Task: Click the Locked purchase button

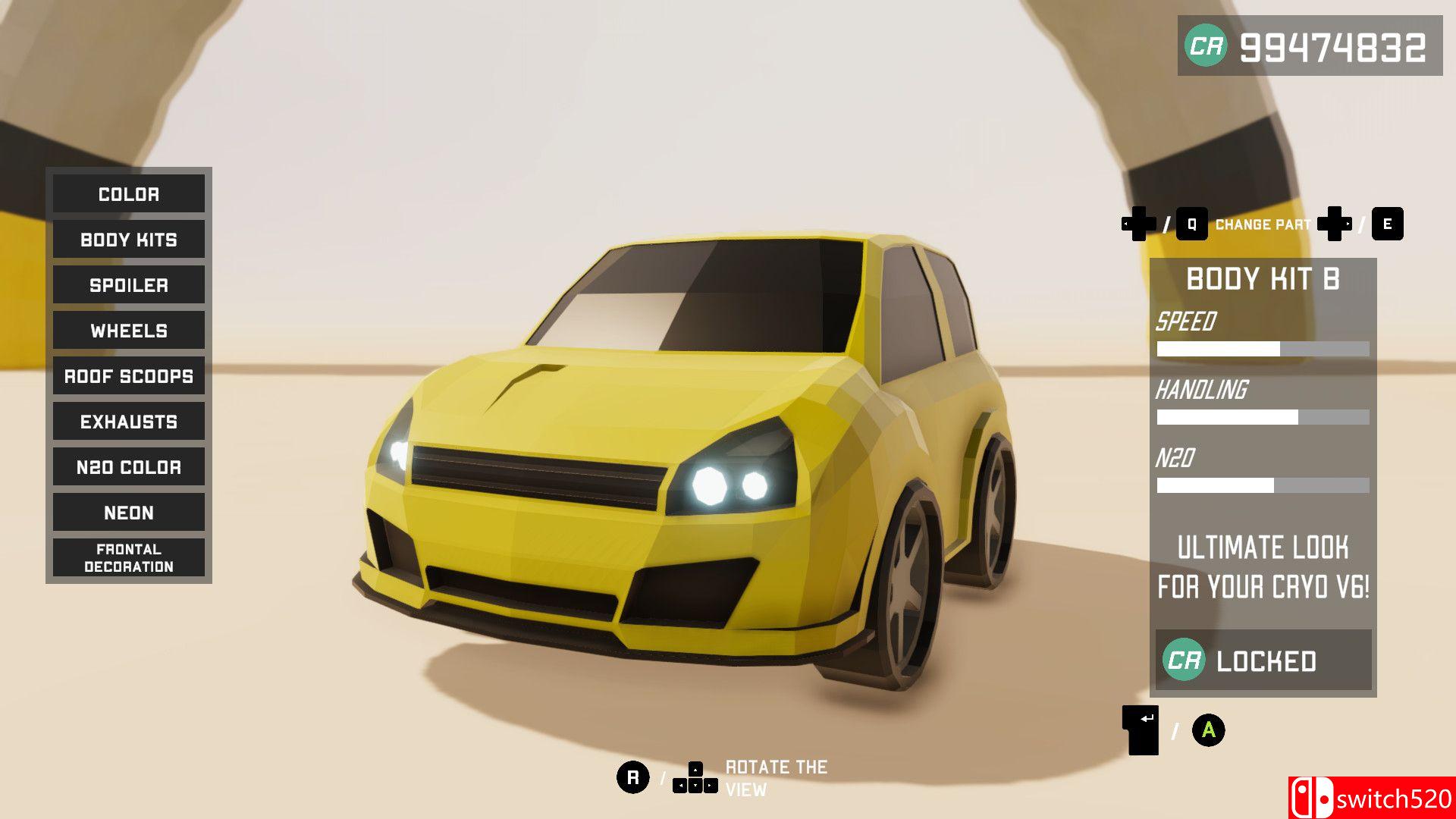Action: pyautogui.click(x=1263, y=661)
